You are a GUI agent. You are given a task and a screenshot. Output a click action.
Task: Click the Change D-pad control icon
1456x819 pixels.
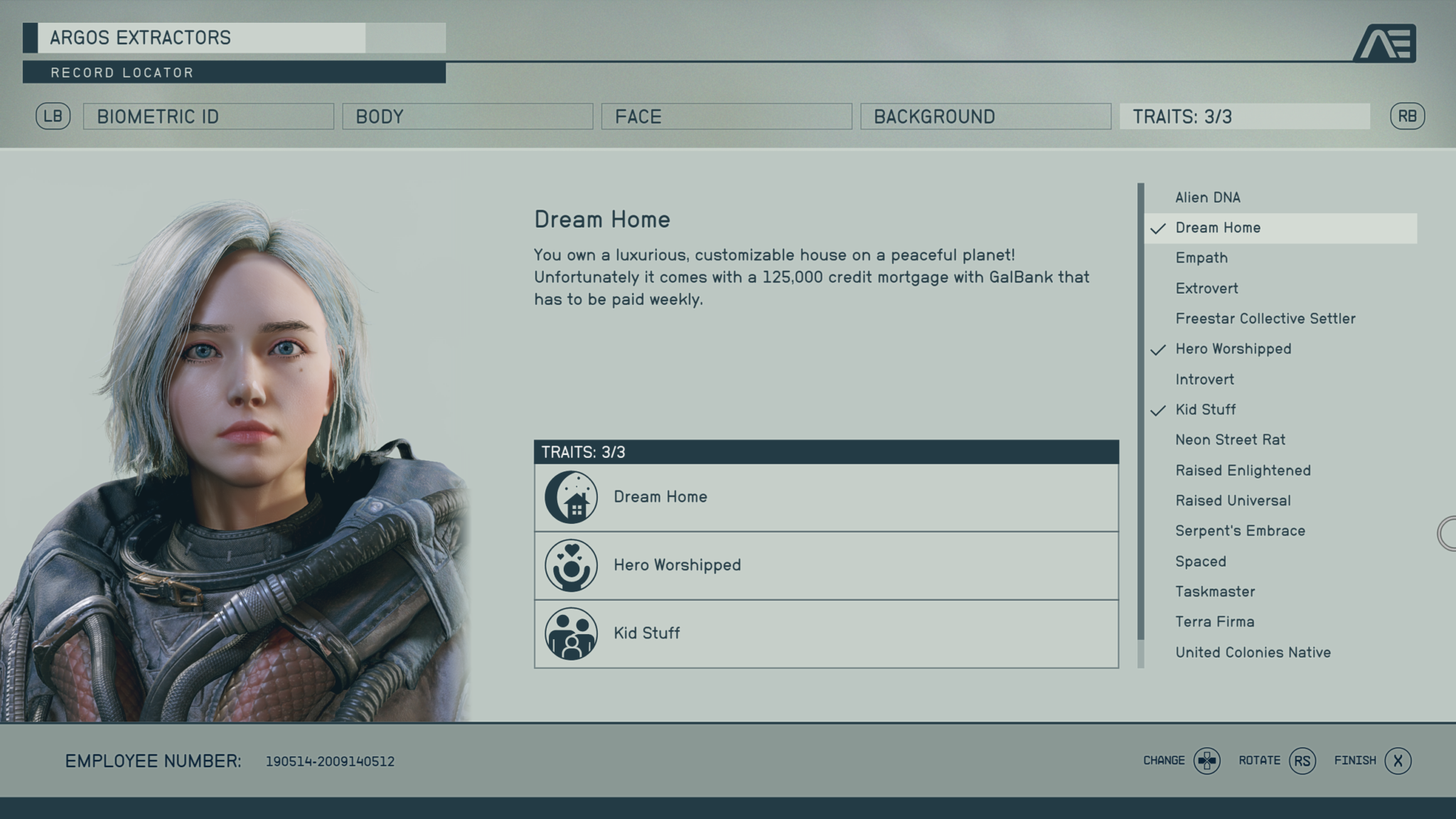point(1207,760)
